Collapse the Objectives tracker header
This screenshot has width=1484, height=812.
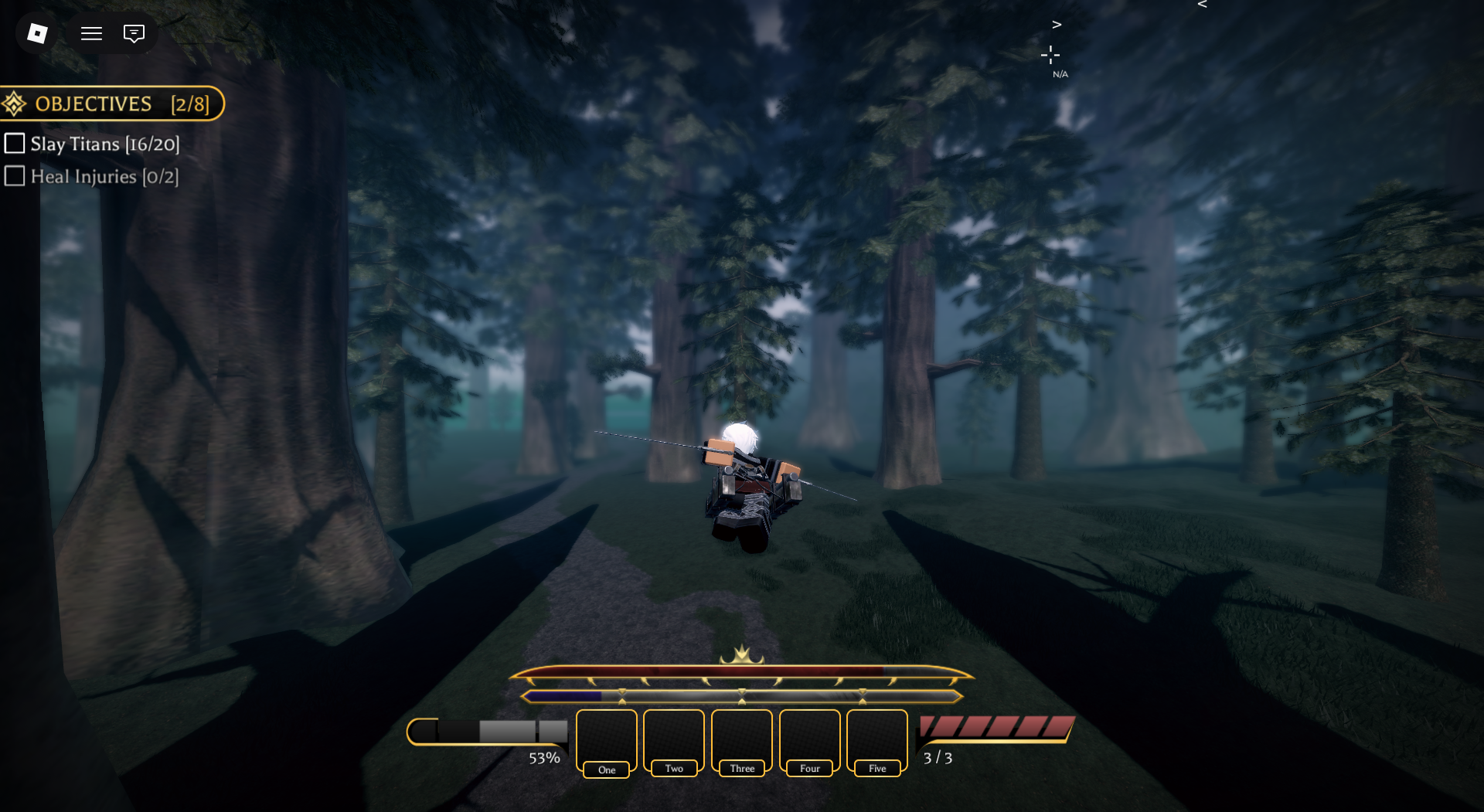[x=111, y=104]
